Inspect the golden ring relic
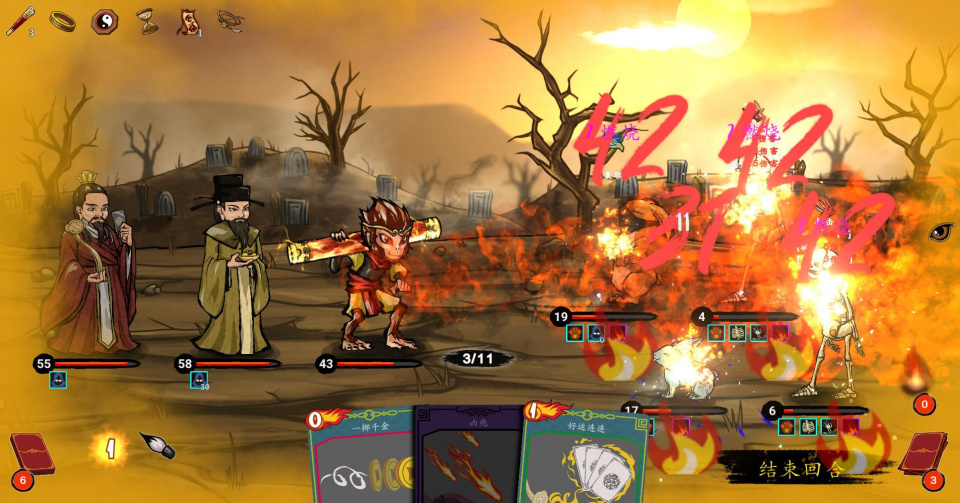 tap(62, 21)
